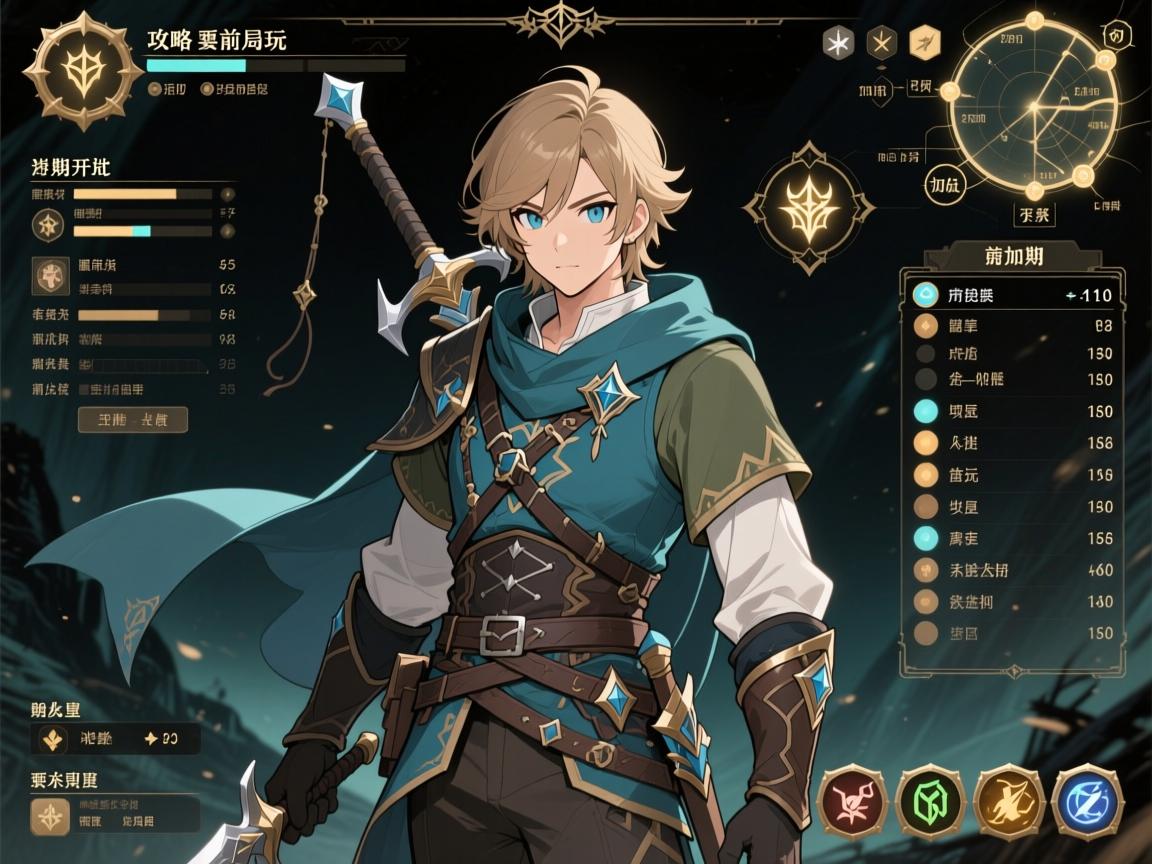Select the list row with value 88
The width and height of the screenshot is (1152, 864).
[x=1012, y=325]
